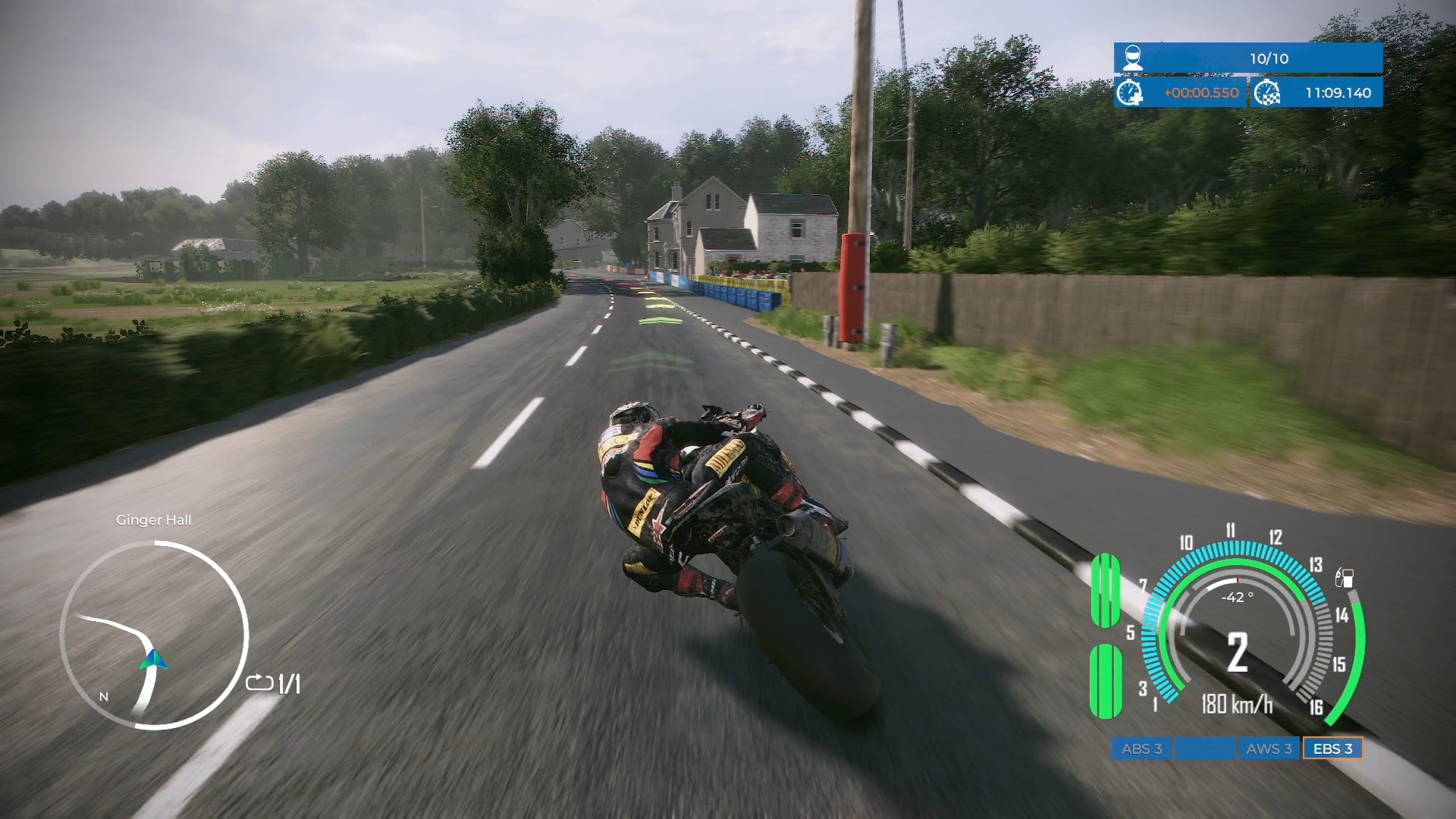Select the highlighted EBS 3 aid
This screenshot has width=1456, height=819.
click(1332, 748)
